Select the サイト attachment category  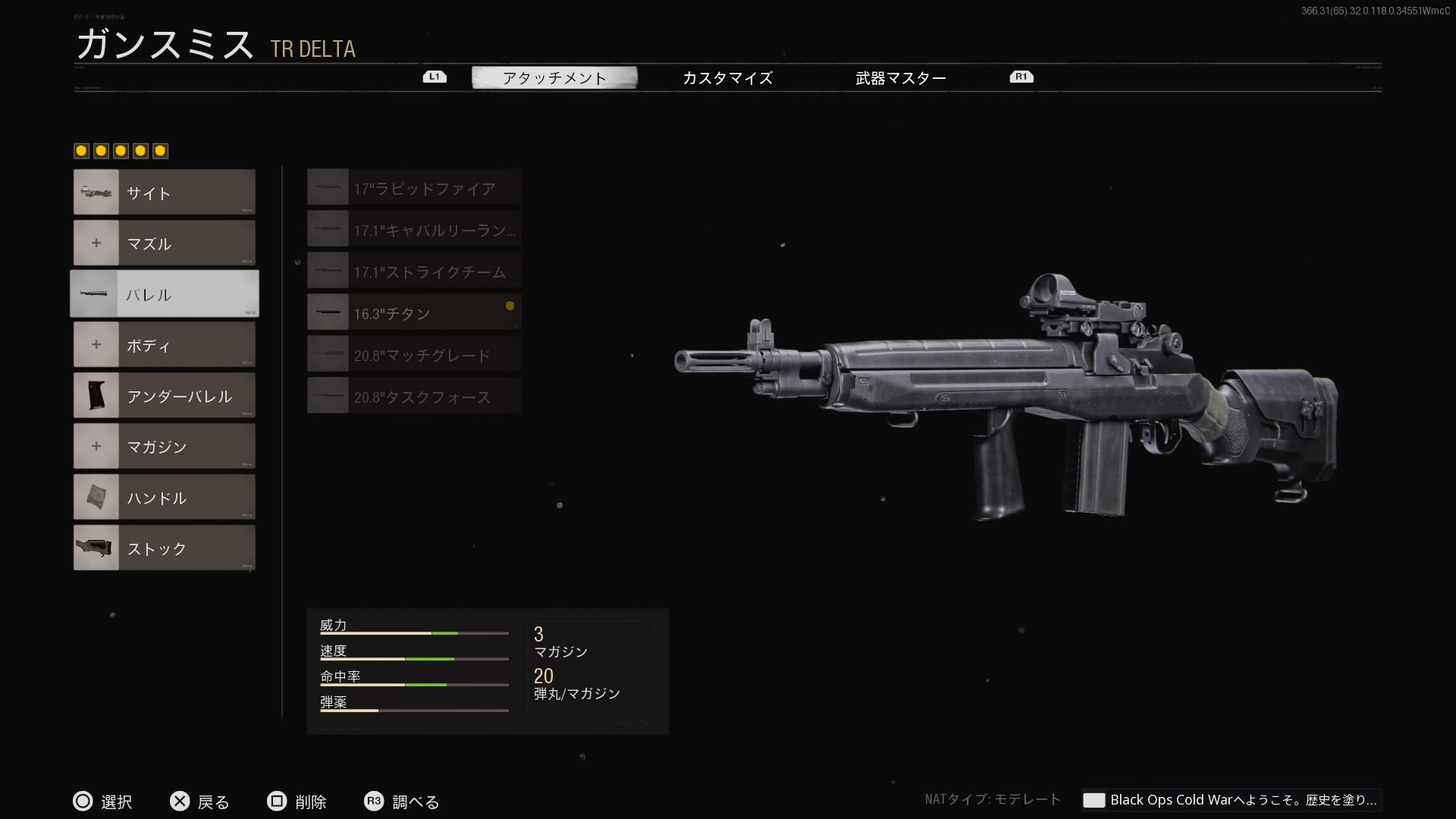click(x=165, y=193)
